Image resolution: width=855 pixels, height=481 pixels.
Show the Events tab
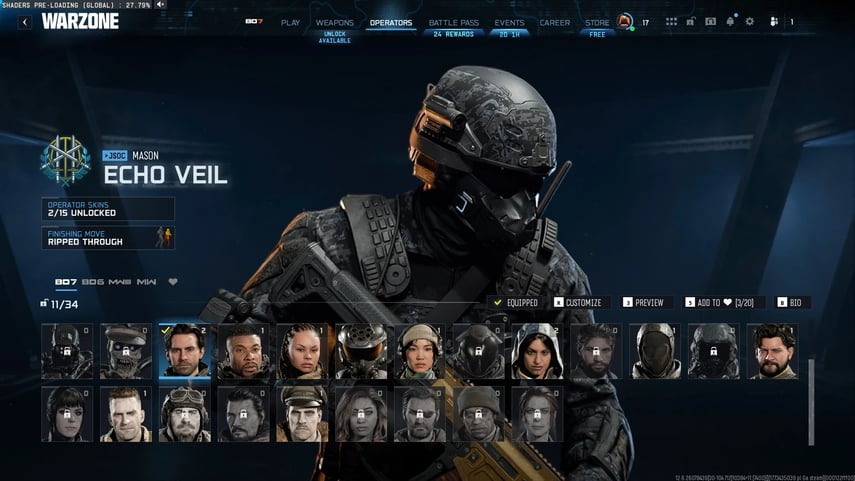tap(509, 22)
